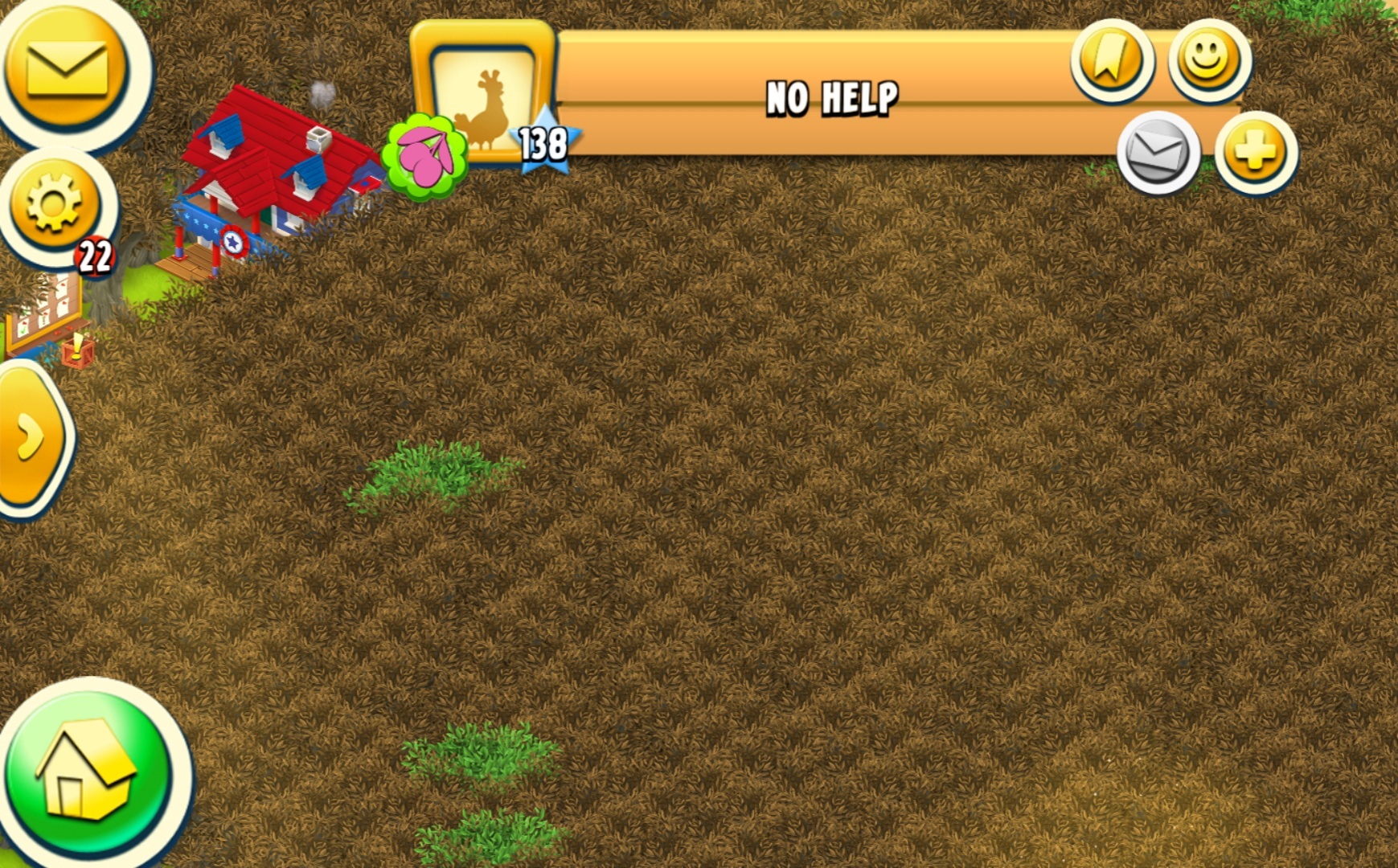This screenshot has height=868, width=1398.
Task: Click the smiley face button
Action: click(1208, 60)
